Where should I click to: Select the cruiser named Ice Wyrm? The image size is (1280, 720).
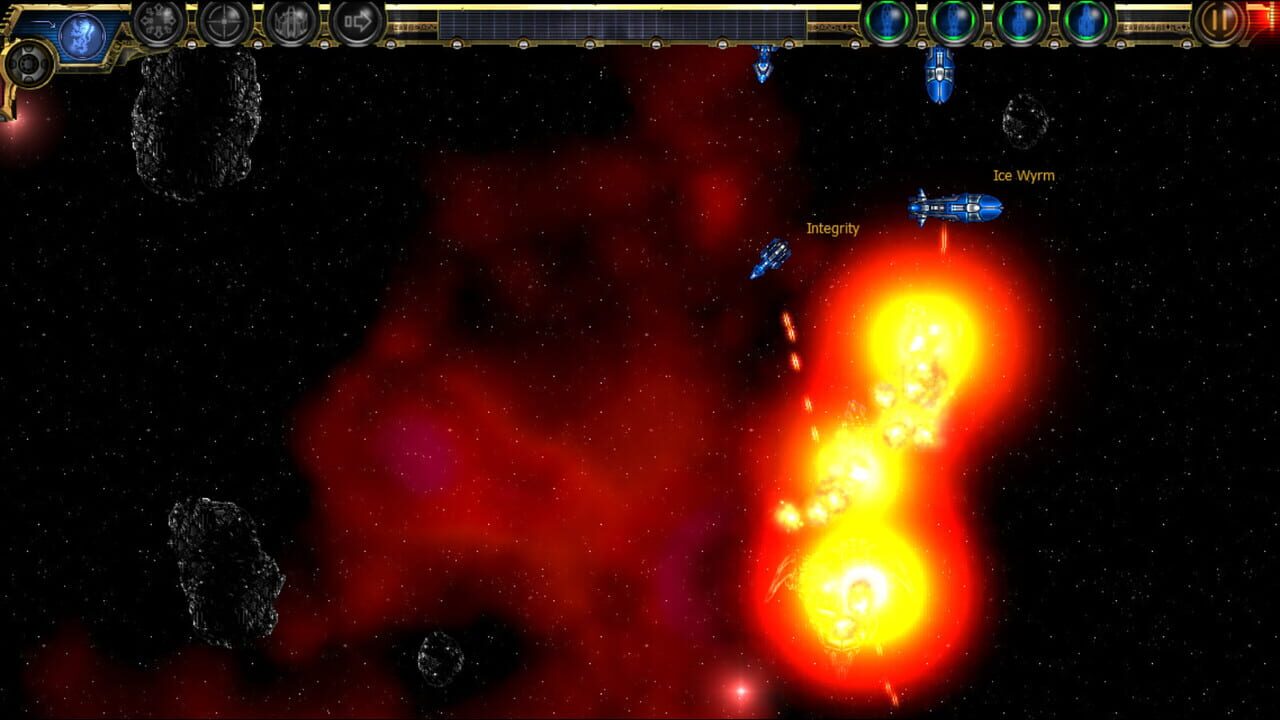pos(955,207)
